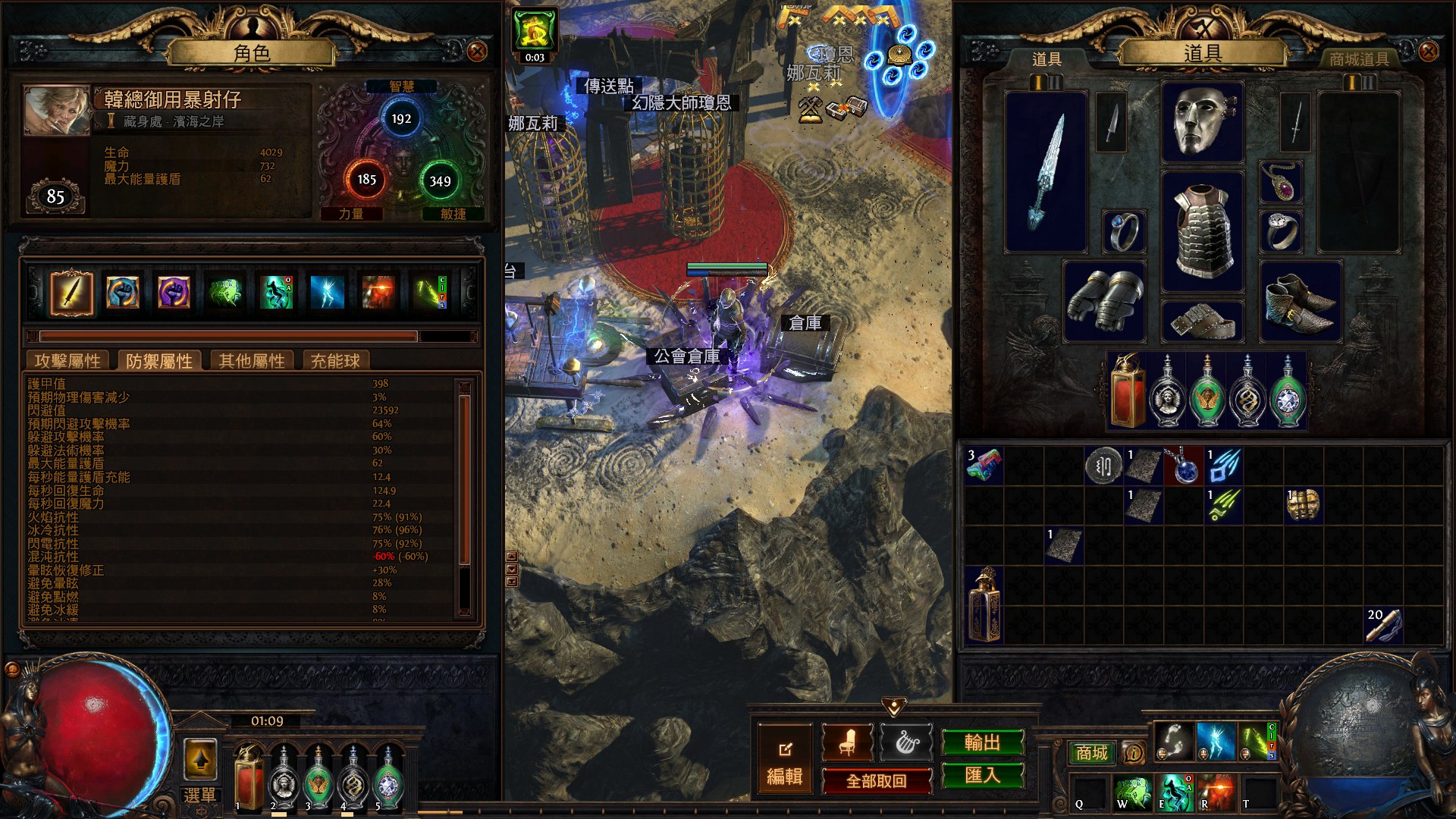Select the equipped gauntlets slot

click(1104, 301)
